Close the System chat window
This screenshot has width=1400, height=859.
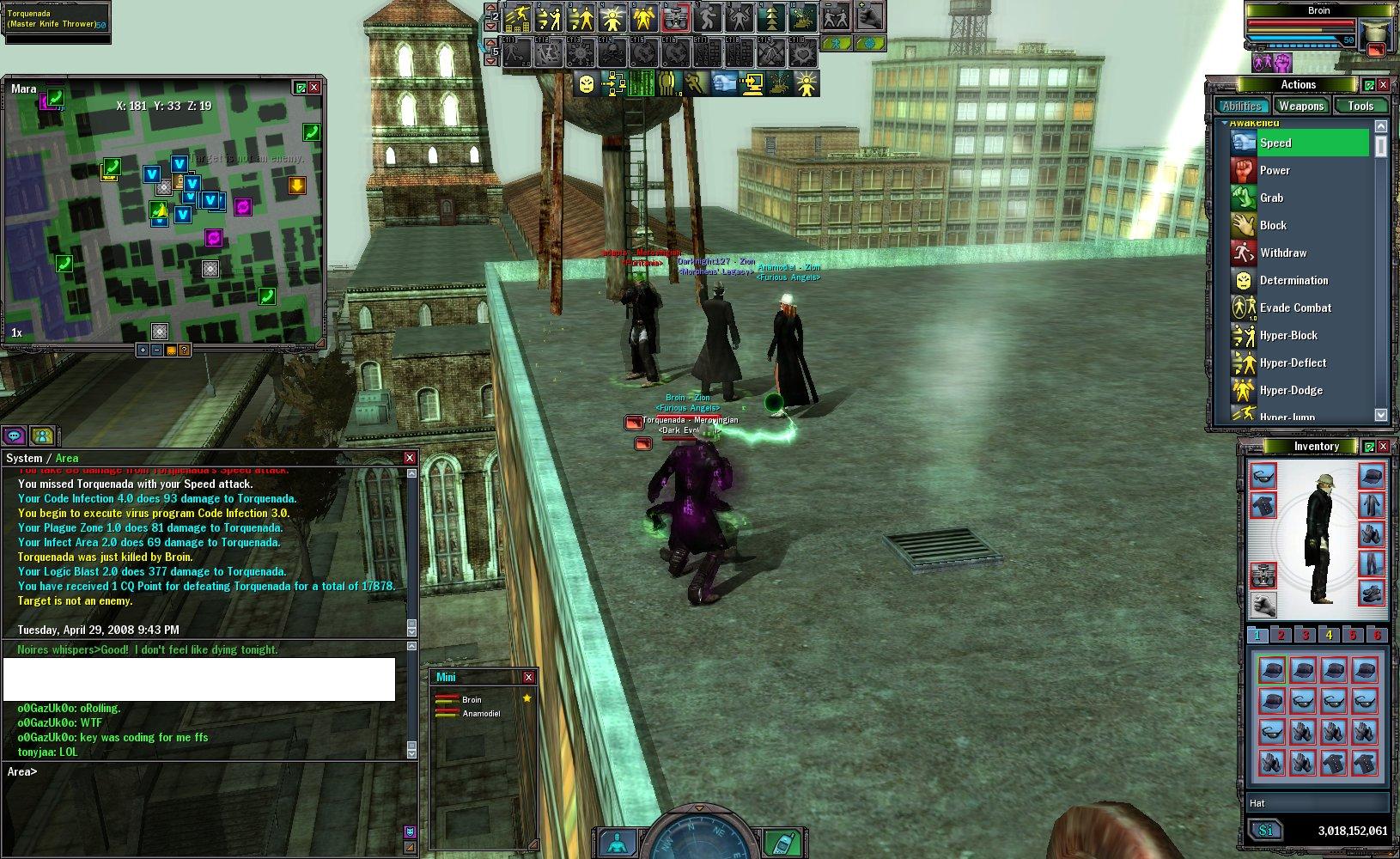(x=410, y=459)
